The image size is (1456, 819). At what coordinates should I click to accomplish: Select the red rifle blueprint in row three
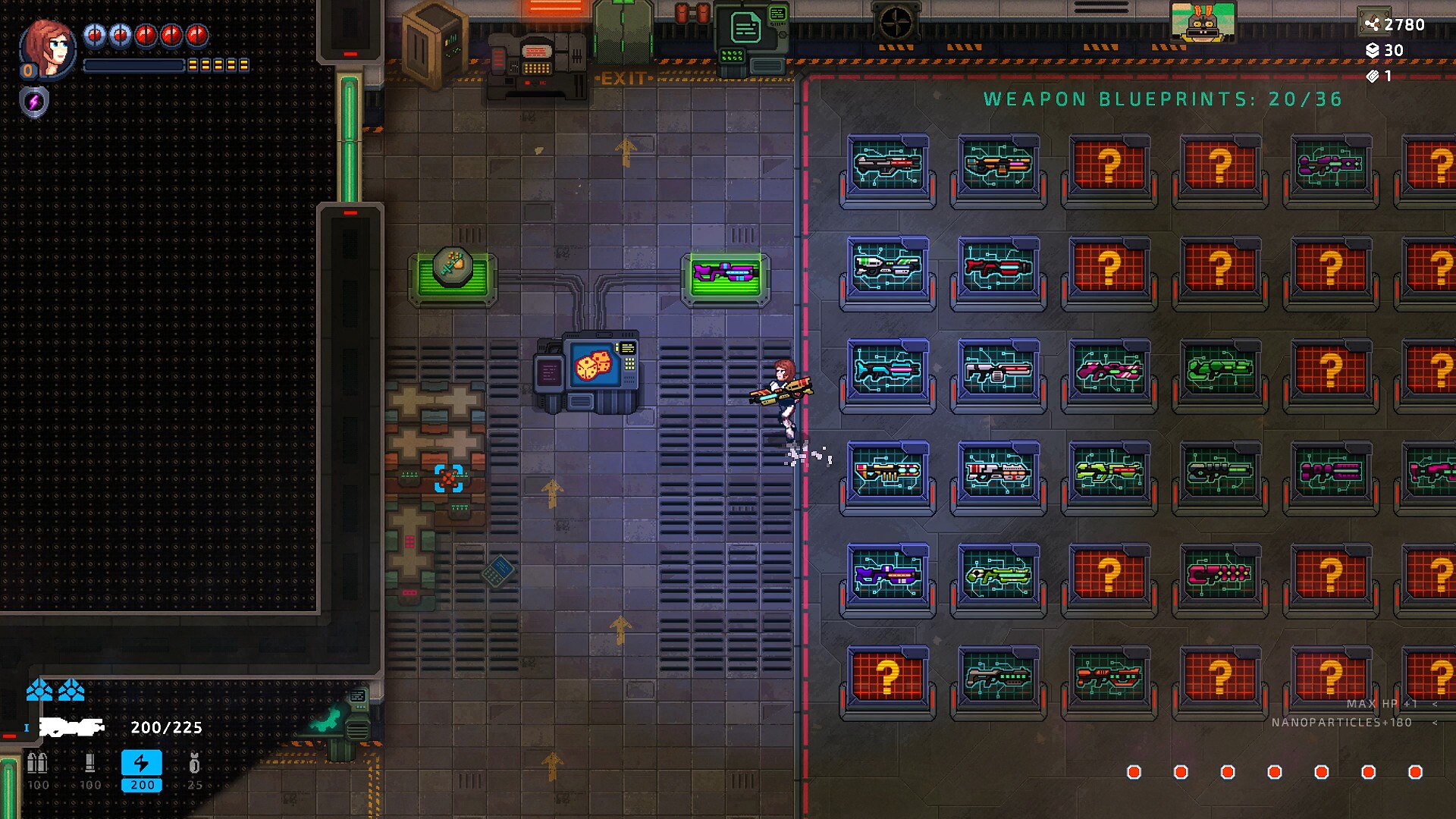pyautogui.click(x=998, y=372)
